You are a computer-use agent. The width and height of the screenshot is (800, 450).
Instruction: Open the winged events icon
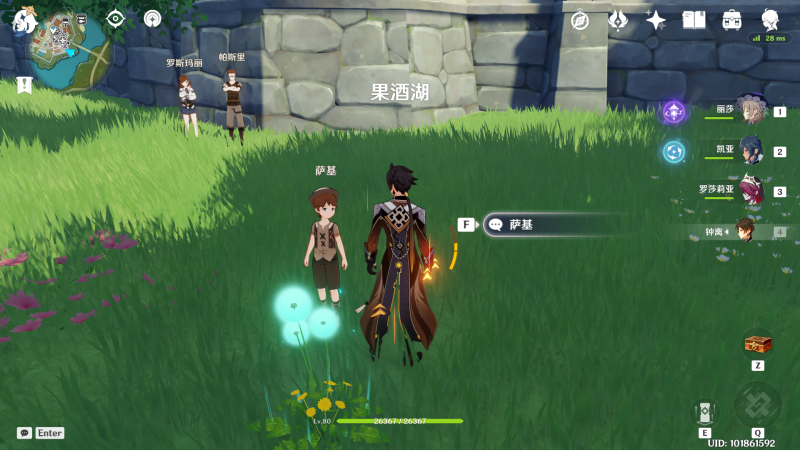coord(618,20)
